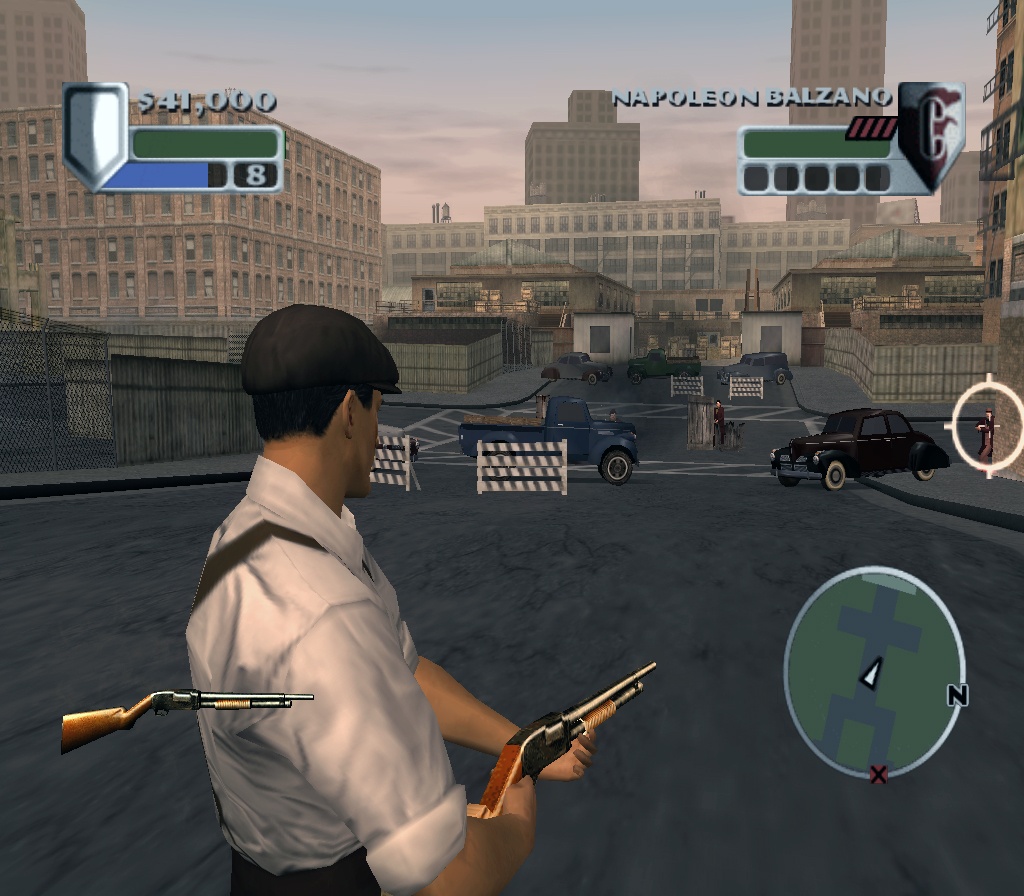Click the circular minimap

click(x=873, y=673)
